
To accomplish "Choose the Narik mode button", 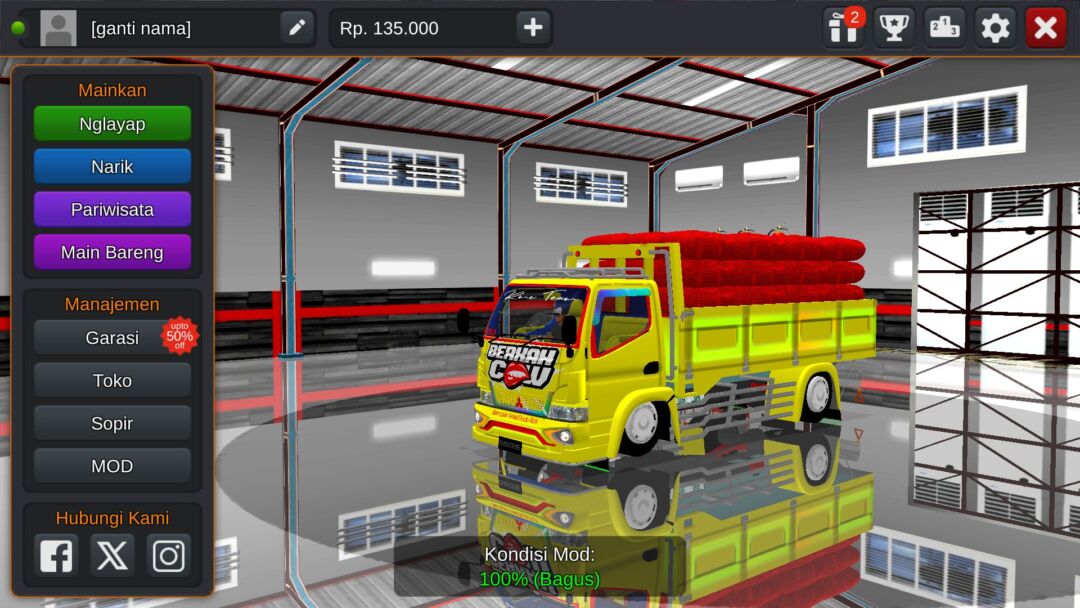I will [x=112, y=167].
